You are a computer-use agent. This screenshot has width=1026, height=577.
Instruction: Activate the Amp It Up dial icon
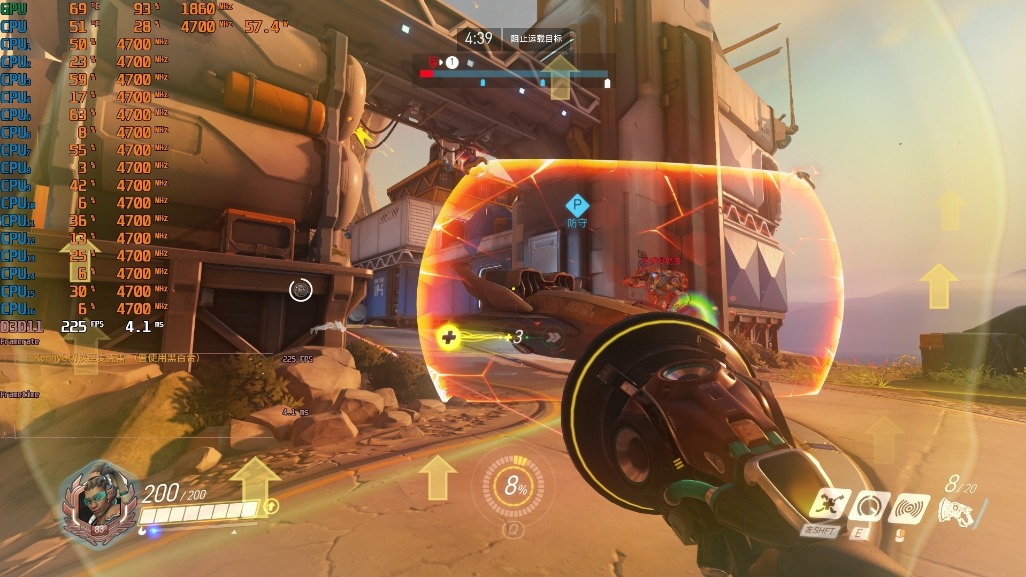(x=870, y=507)
